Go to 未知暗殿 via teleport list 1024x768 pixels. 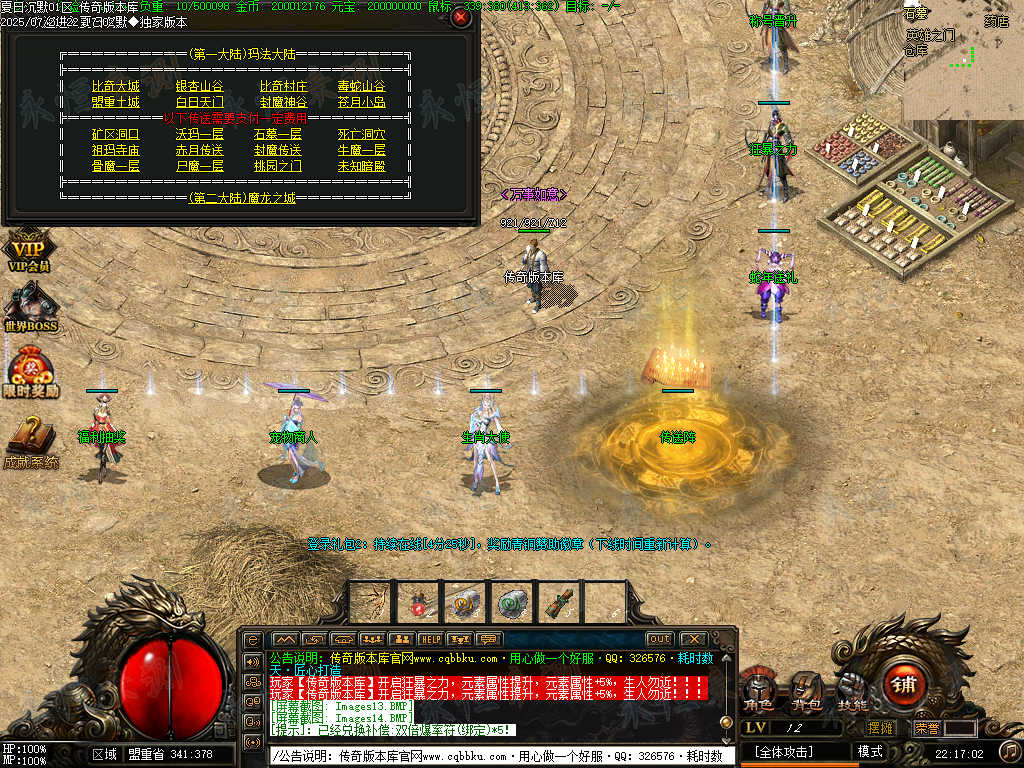[361, 166]
